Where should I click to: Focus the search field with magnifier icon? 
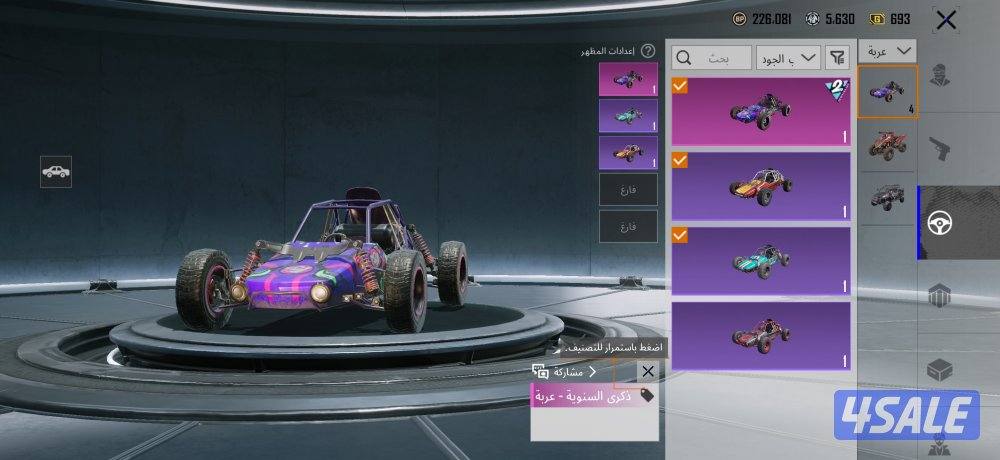[711, 58]
